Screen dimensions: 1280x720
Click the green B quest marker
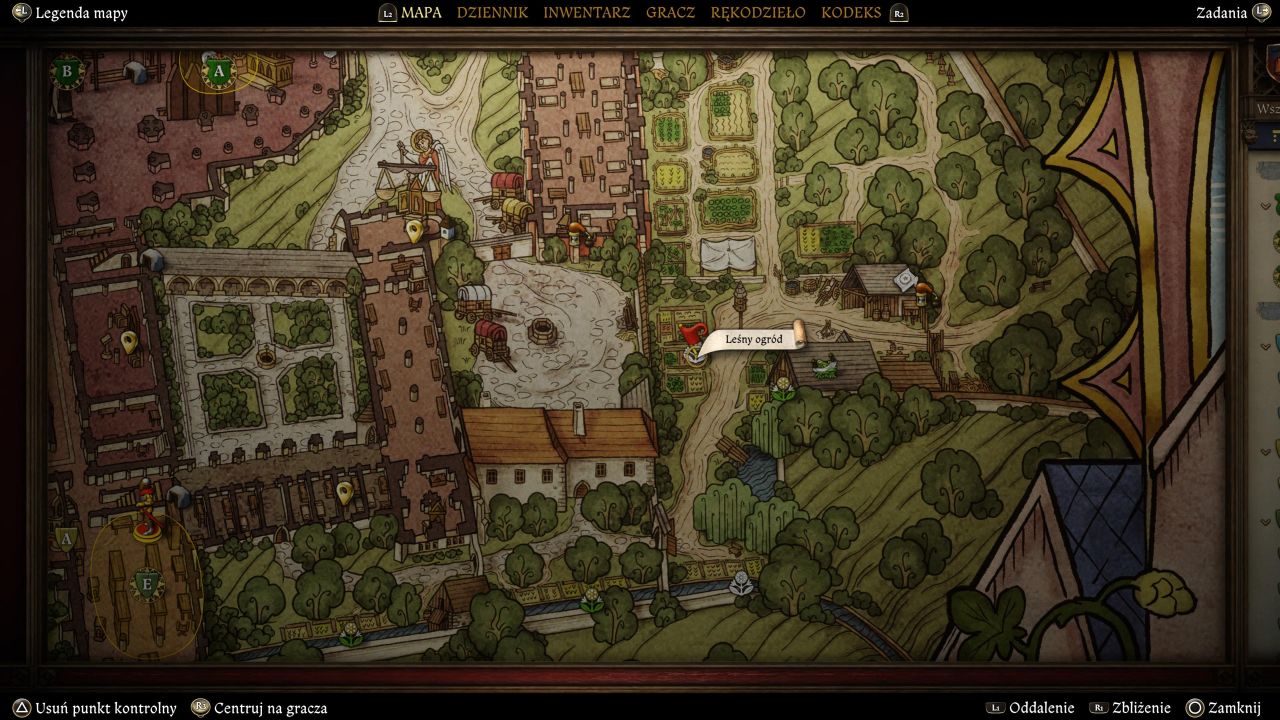(x=68, y=71)
